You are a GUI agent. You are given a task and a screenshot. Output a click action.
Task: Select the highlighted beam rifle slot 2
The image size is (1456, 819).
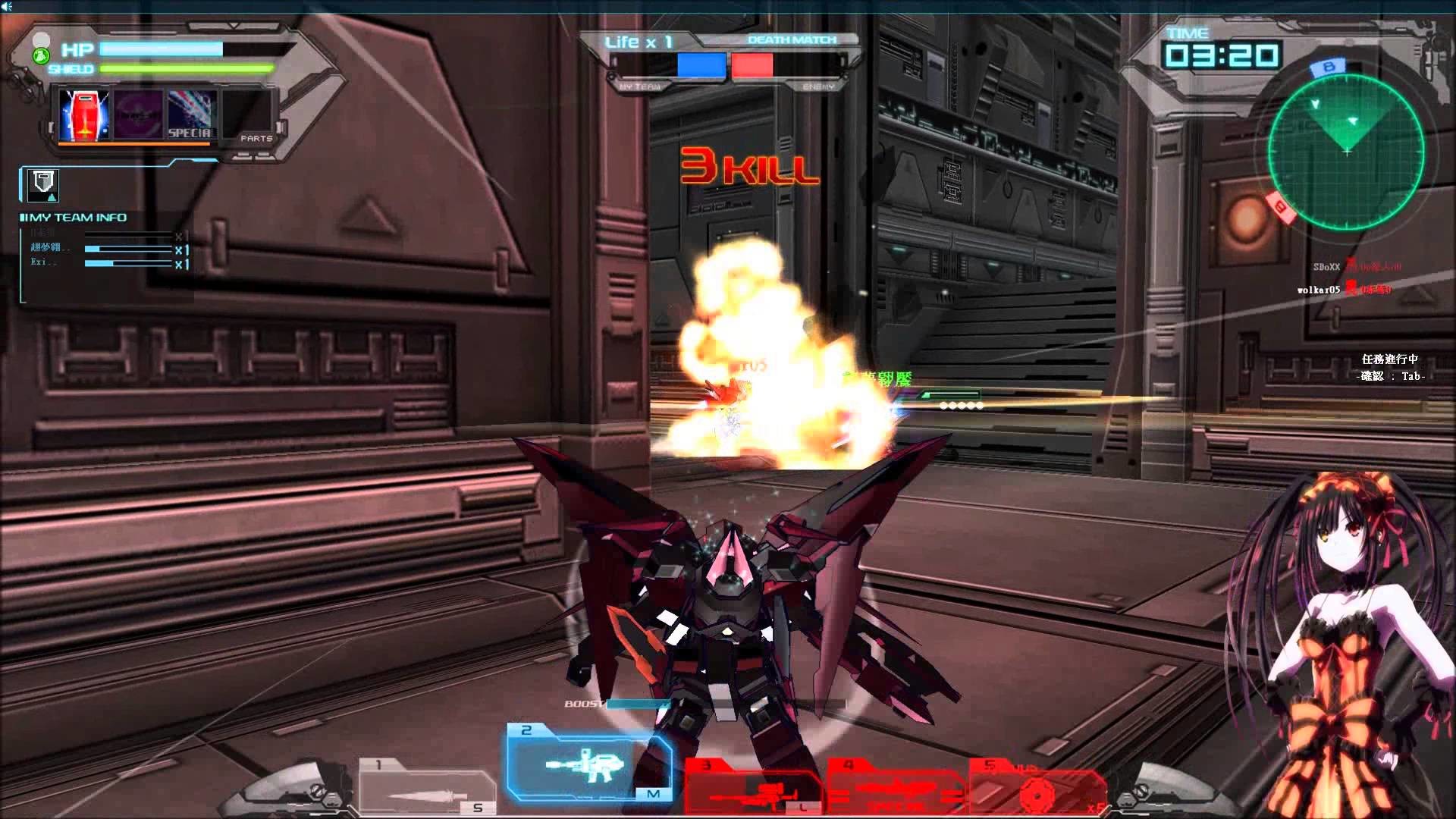coord(588,763)
